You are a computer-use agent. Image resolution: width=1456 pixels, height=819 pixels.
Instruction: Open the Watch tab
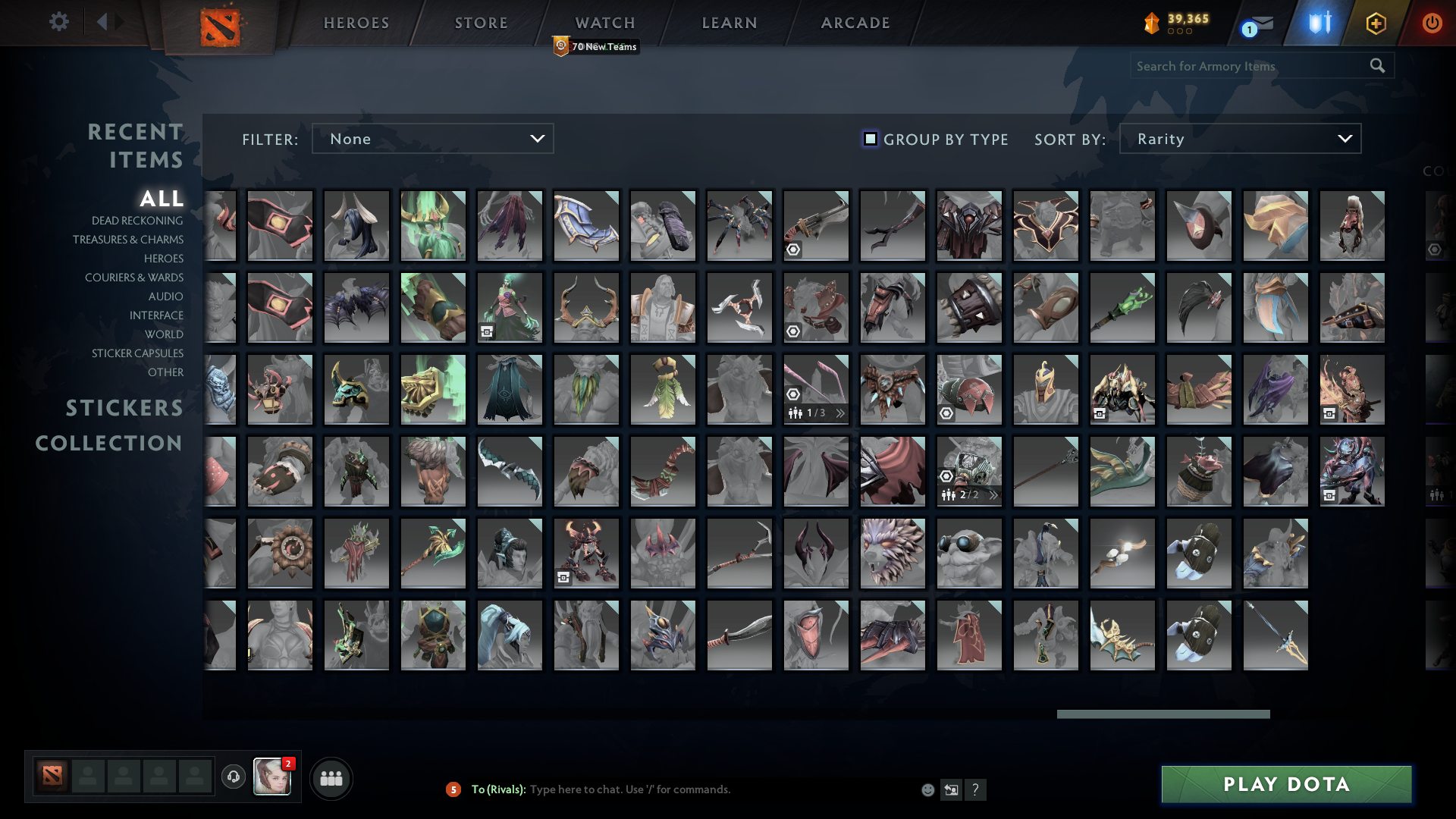(x=604, y=23)
